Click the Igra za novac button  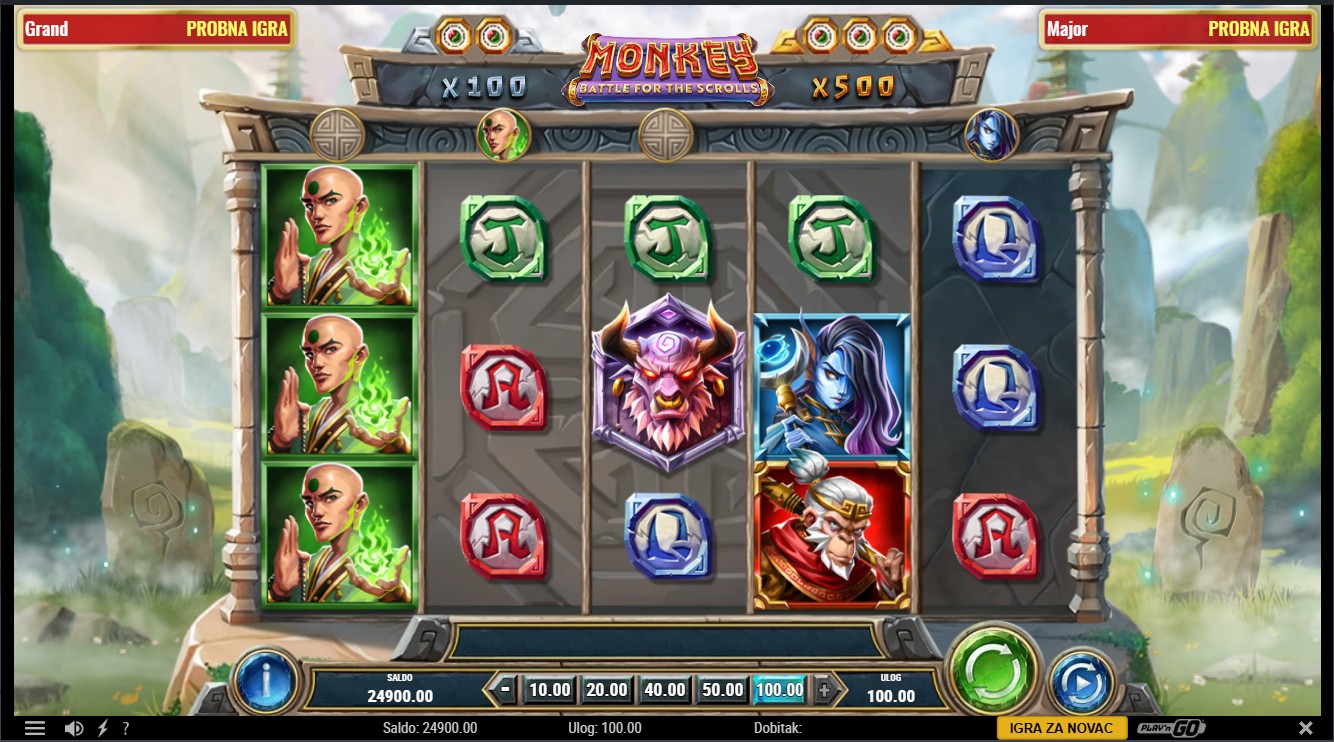(x=1061, y=728)
